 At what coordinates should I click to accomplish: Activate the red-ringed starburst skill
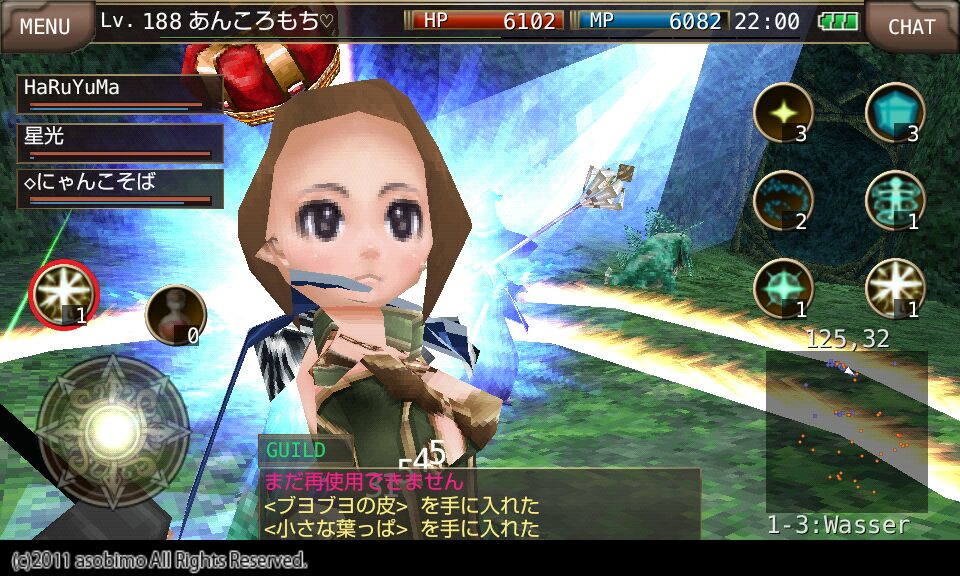(62, 294)
